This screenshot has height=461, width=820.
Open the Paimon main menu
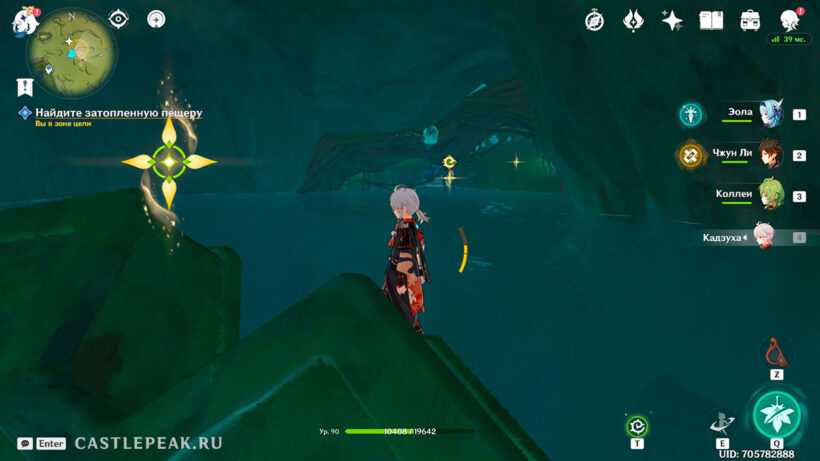click(x=24, y=21)
